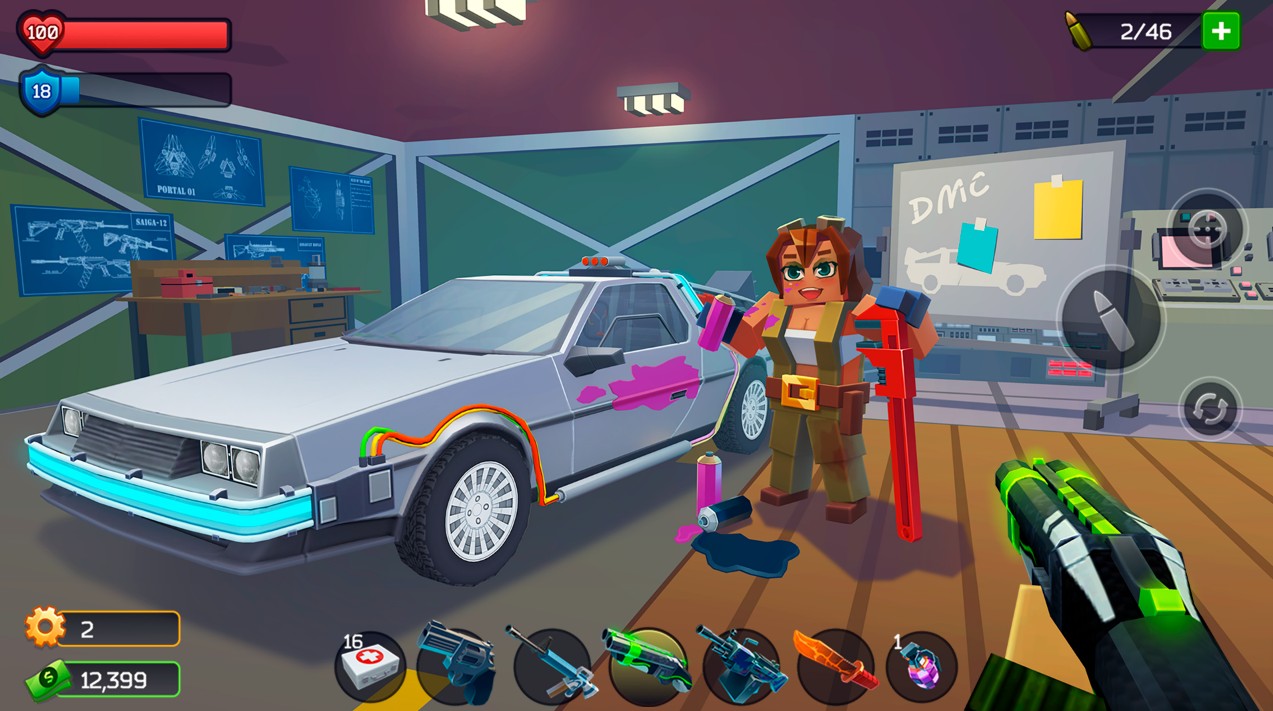Equip the blue assault rifle slot
Screen dimensions: 1273x711
552,665
